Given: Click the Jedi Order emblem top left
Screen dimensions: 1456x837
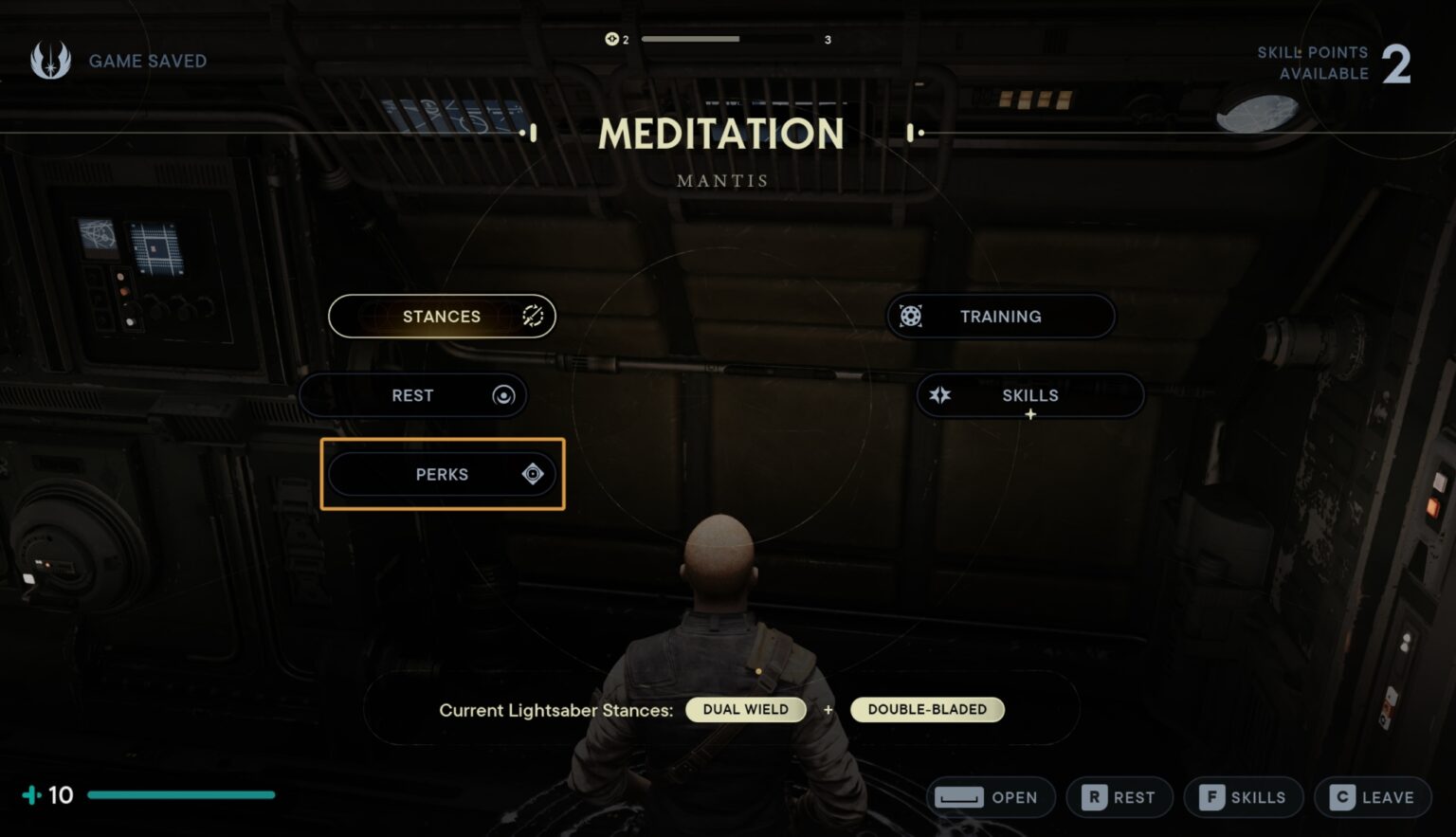Looking at the screenshot, I should [49, 60].
